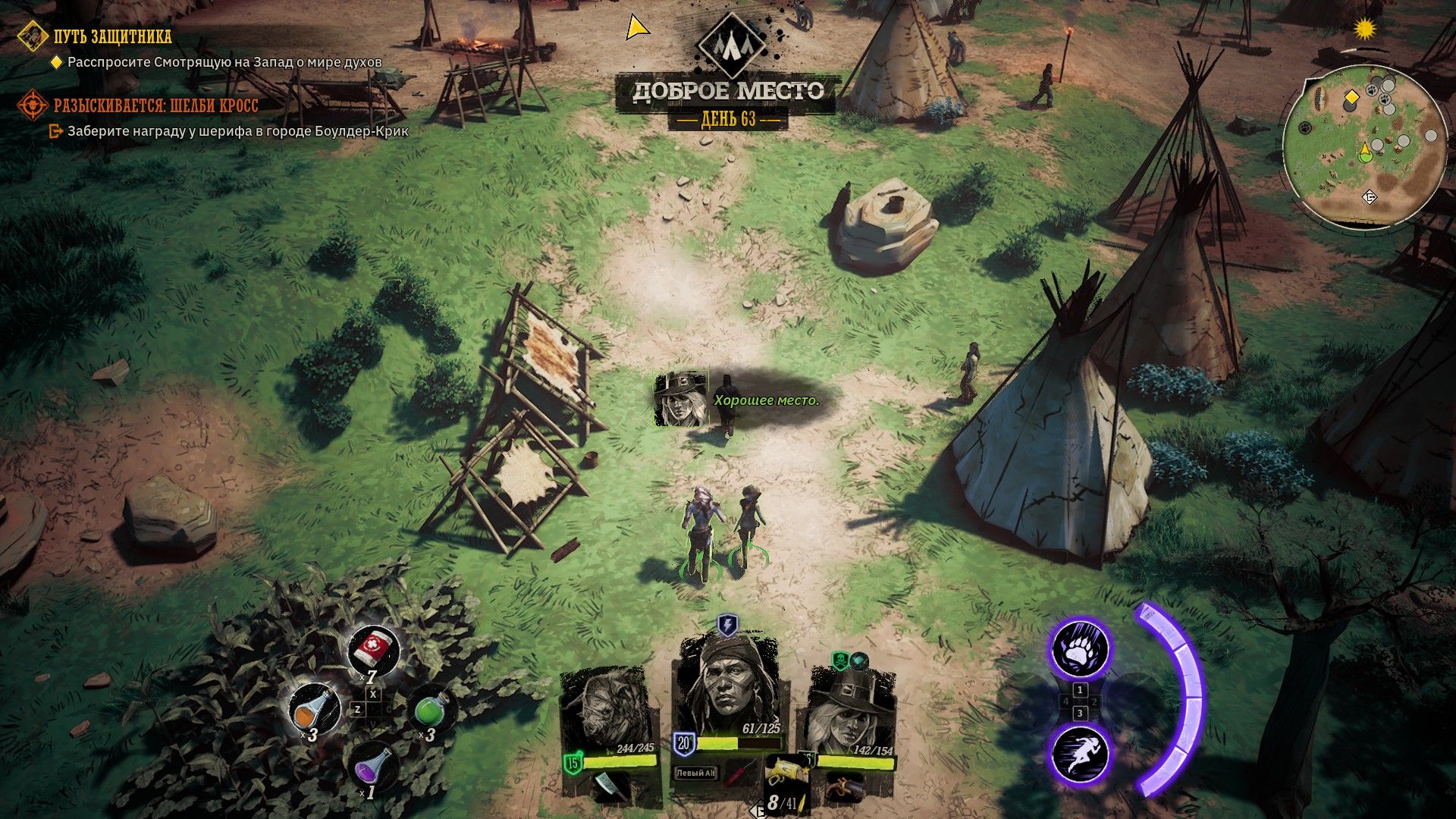The width and height of the screenshot is (1456, 819).
Task: Select the yellow rifle weapon slot
Action: click(784, 771)
